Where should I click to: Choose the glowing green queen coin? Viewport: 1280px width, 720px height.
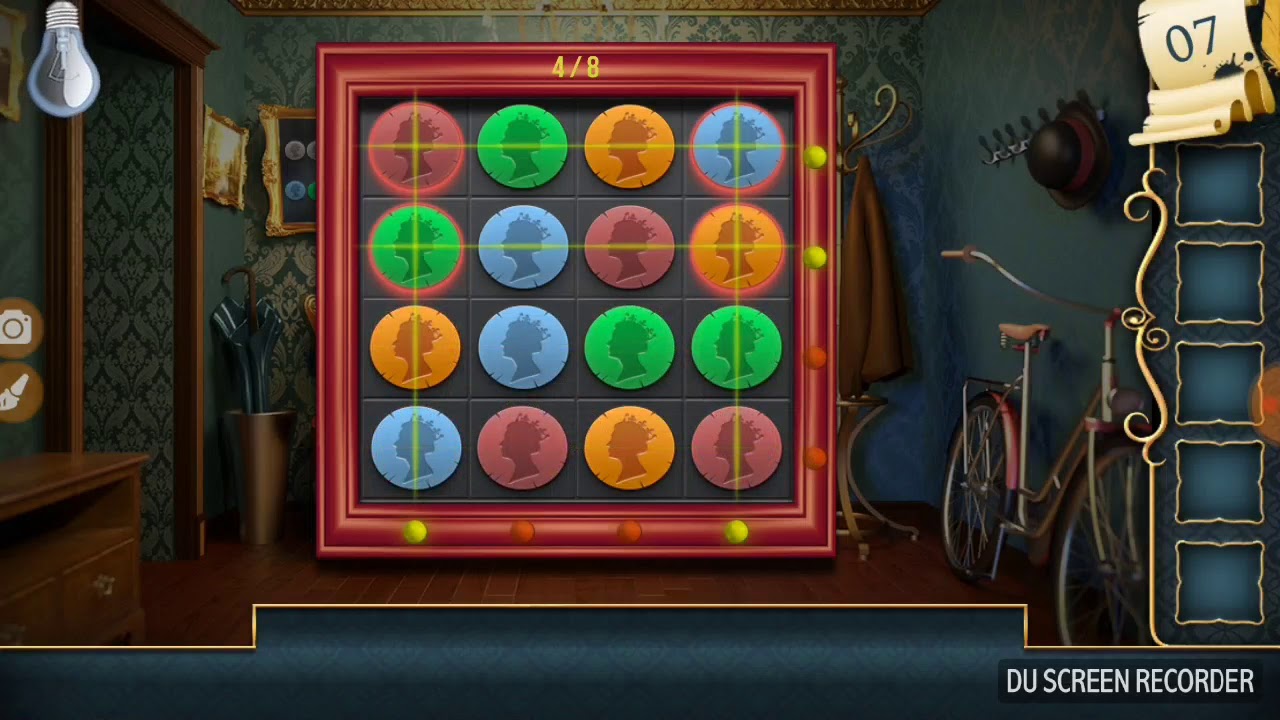[416, 248]
